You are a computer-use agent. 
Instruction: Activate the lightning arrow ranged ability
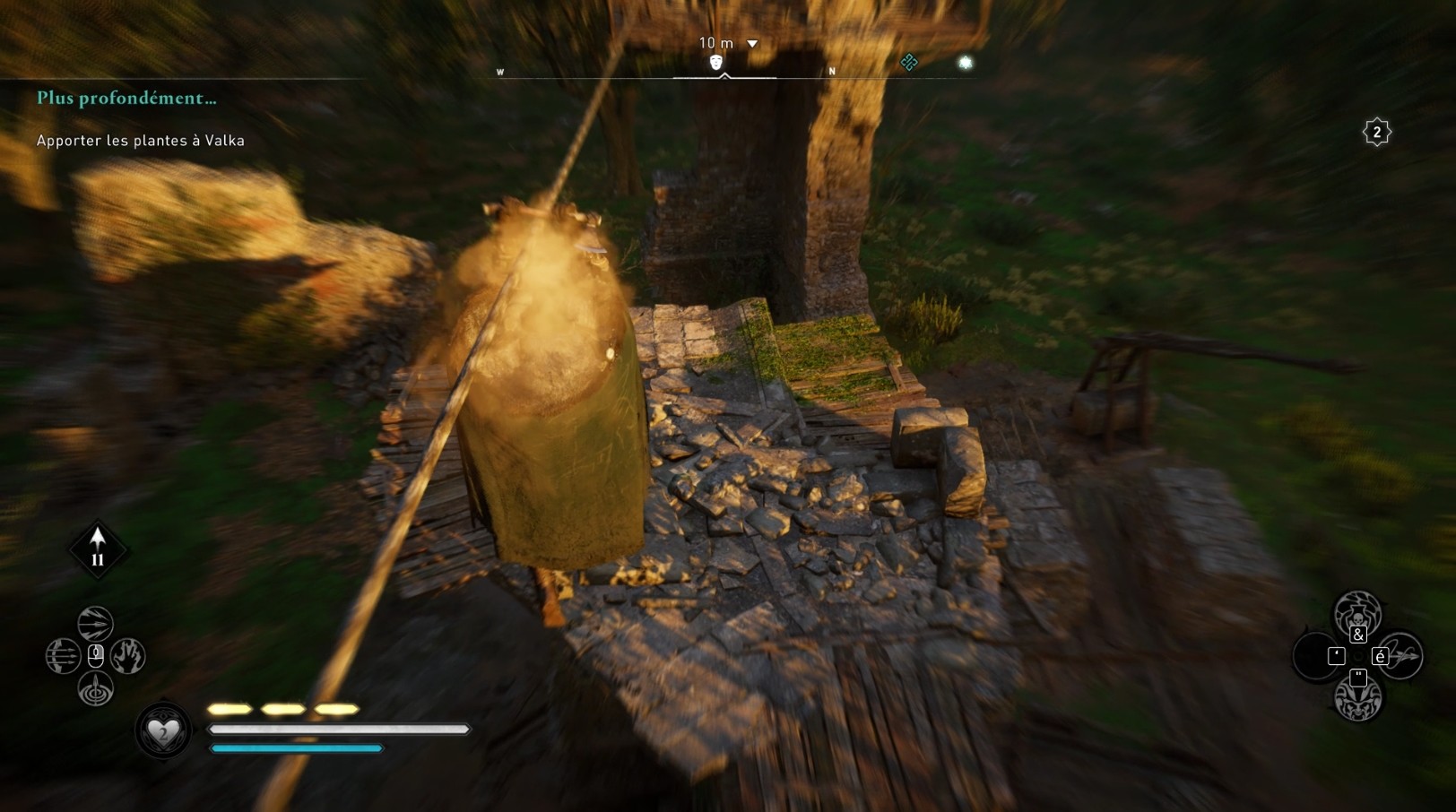pos(95,623)
